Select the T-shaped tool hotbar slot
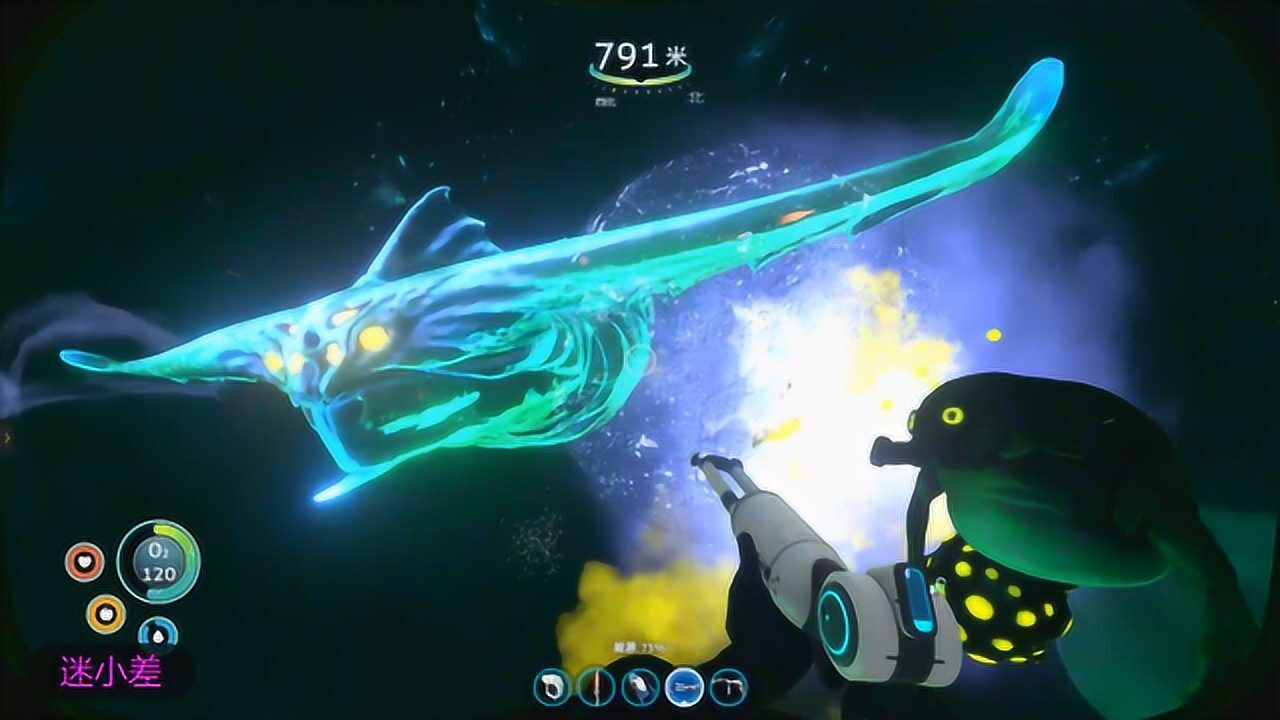 [x=727, y=687]
